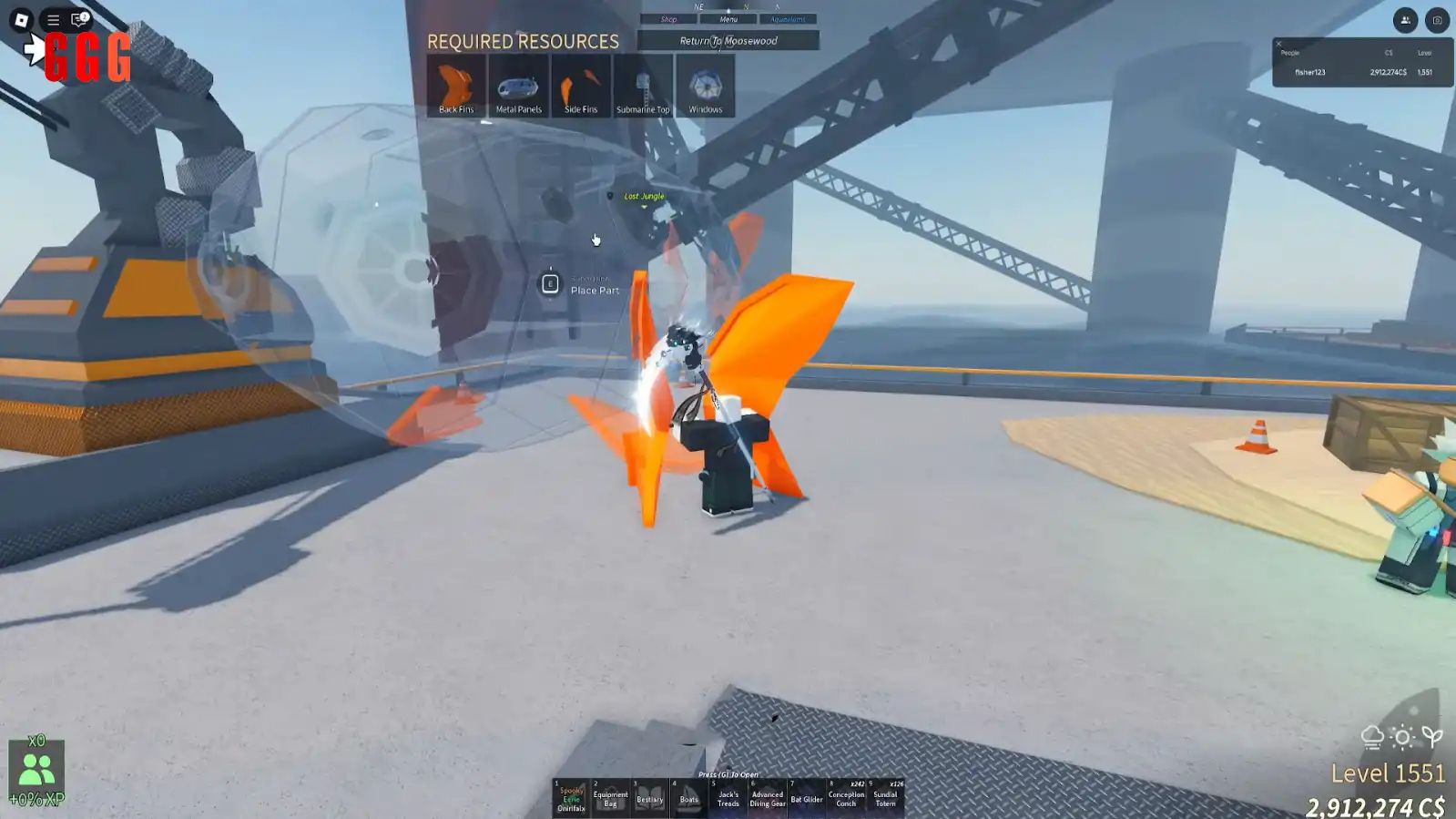Viewport: 1456px width, 819px height.
Task: Open the Aquariums button at top
Action: 788,19
